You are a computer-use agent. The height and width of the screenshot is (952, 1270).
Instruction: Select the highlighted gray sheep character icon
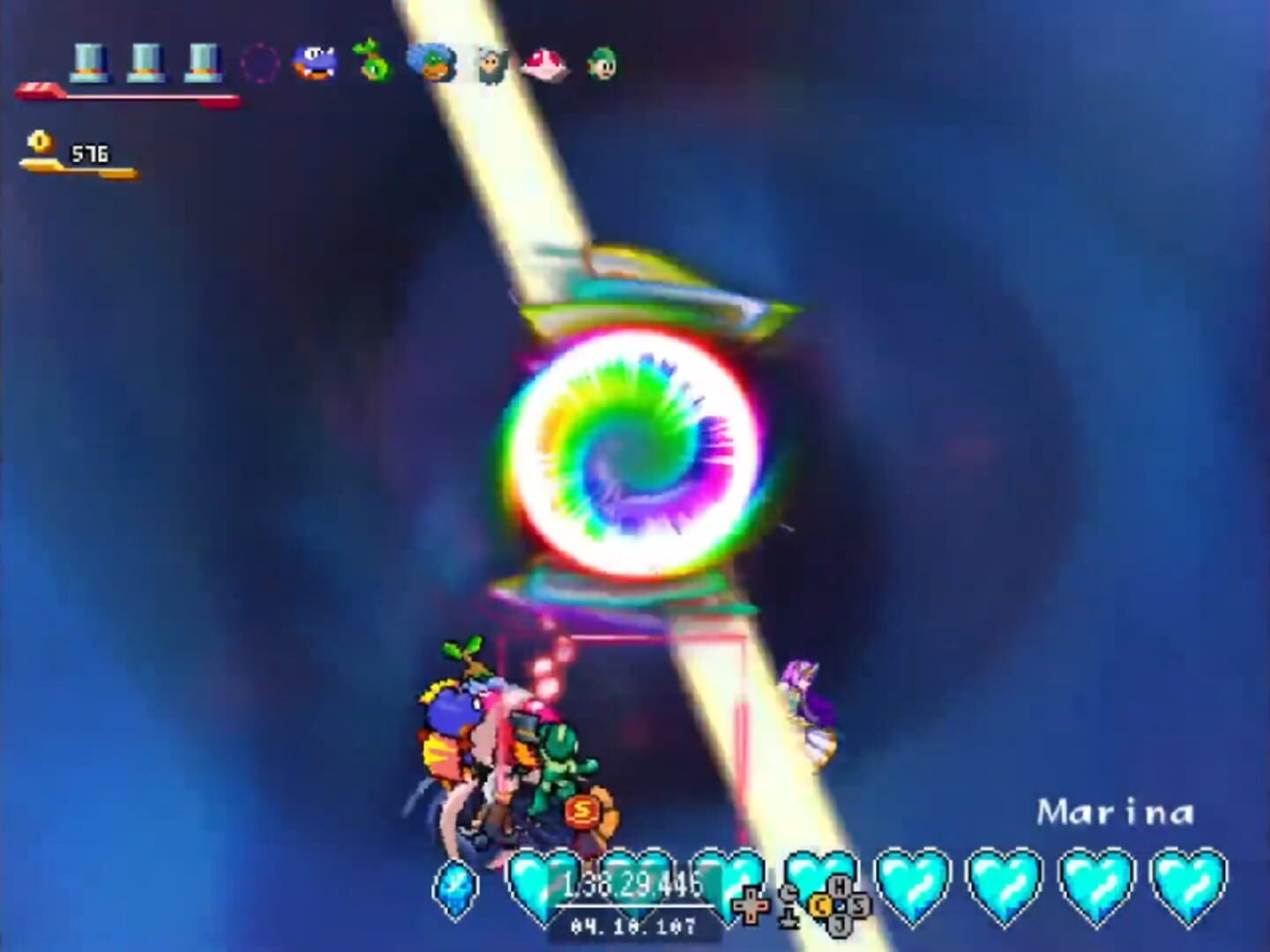tap(490, 63)
